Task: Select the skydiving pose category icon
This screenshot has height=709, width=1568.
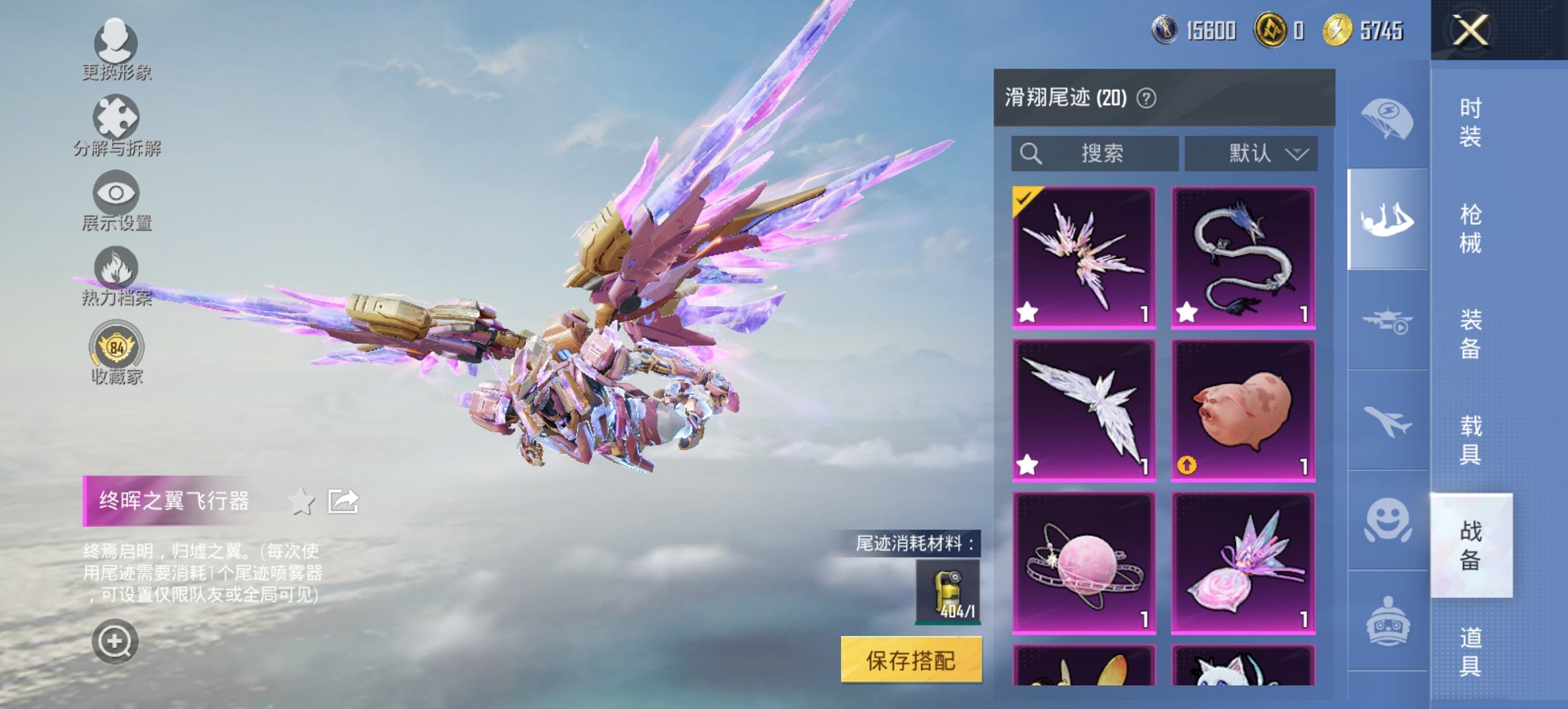Action: pyautogui.click(x=1388, y=219)
